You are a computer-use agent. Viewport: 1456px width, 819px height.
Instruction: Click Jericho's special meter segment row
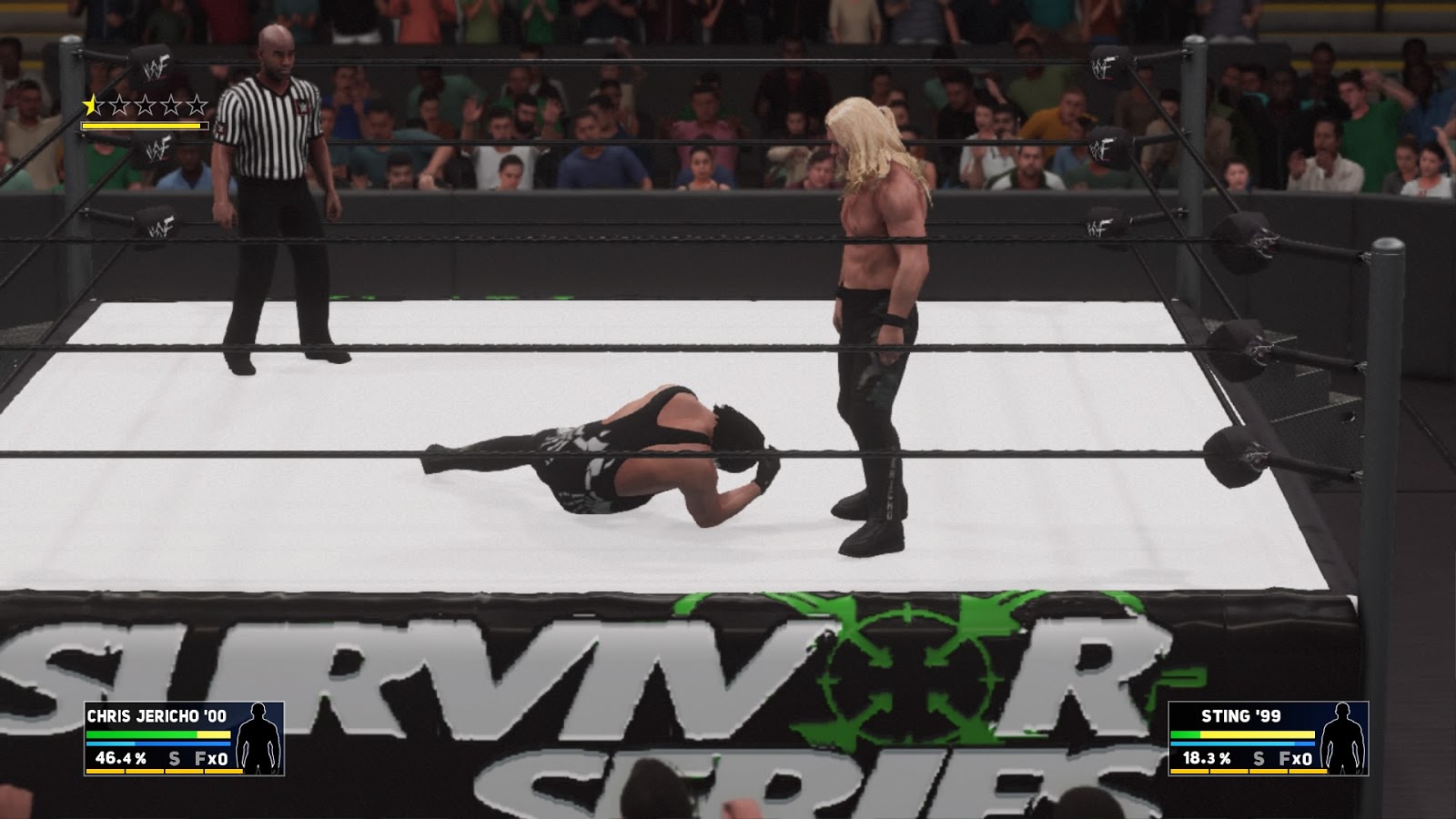coord(164,771)
